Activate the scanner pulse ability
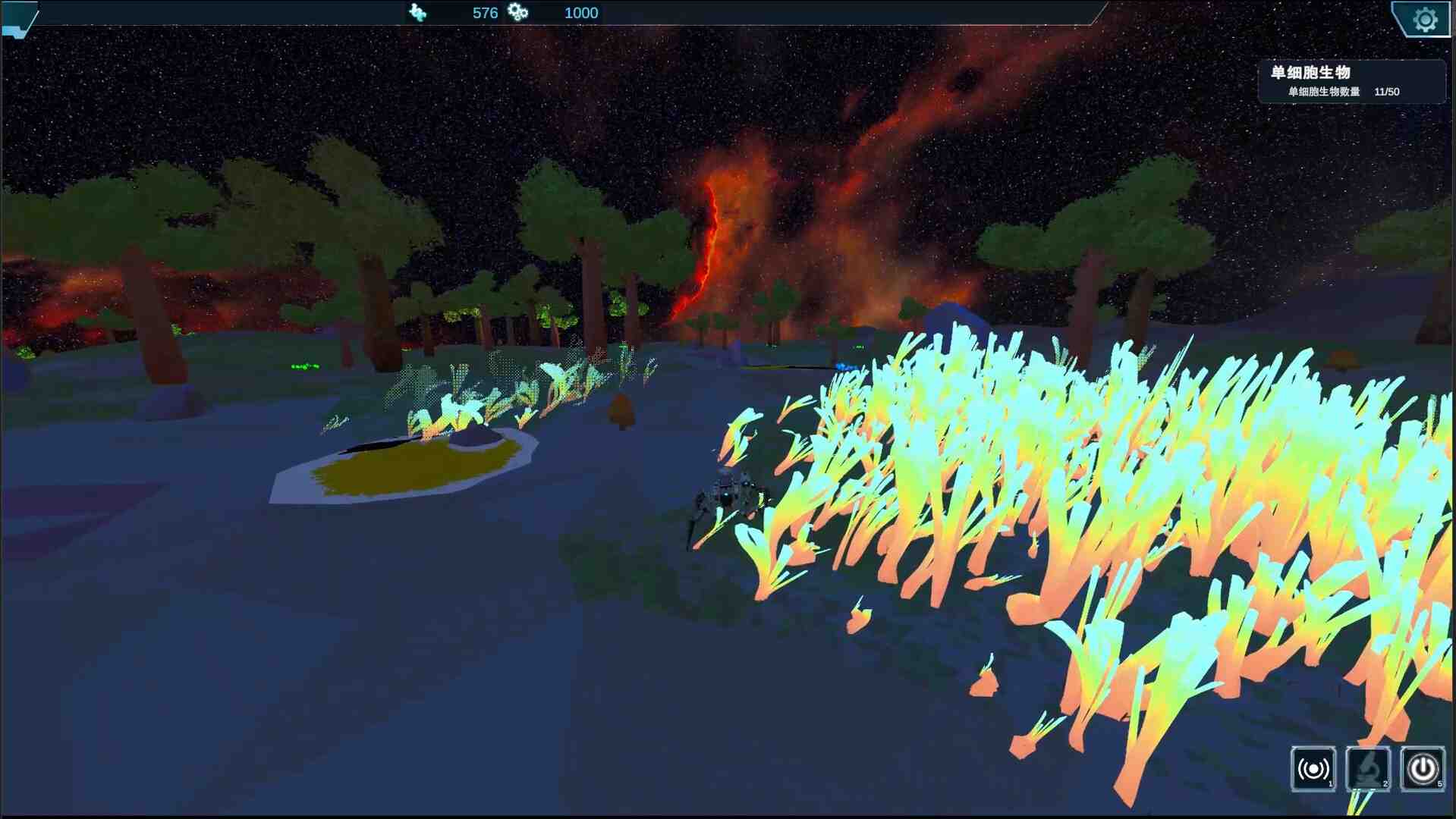The height and width of the screenshot is (819, 1456). pyautogui.click(x=1313, y=768)
